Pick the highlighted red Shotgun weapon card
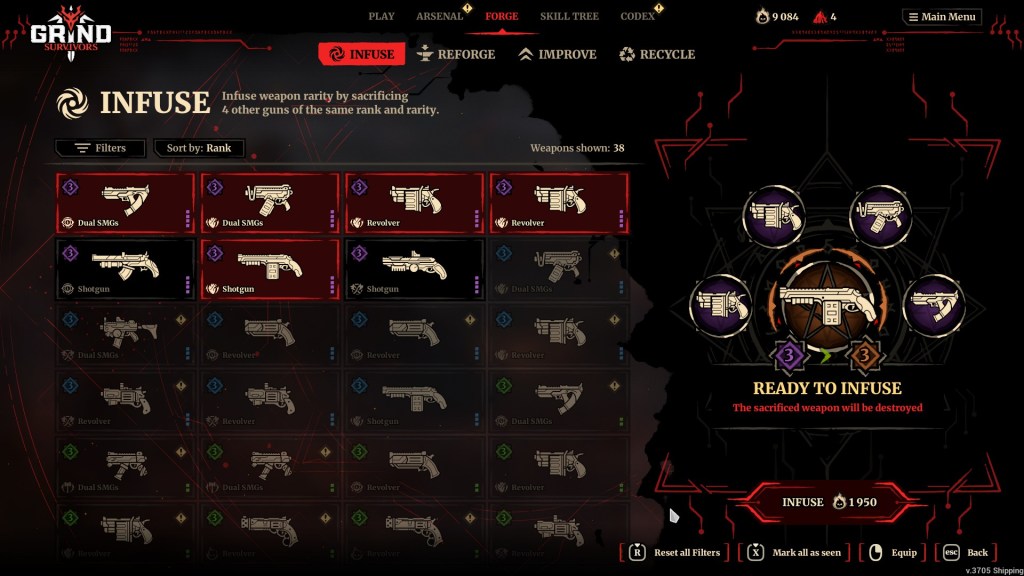The width and height of the screenshot is (1024, 576). pyautogui.click(x=270, y=267)
